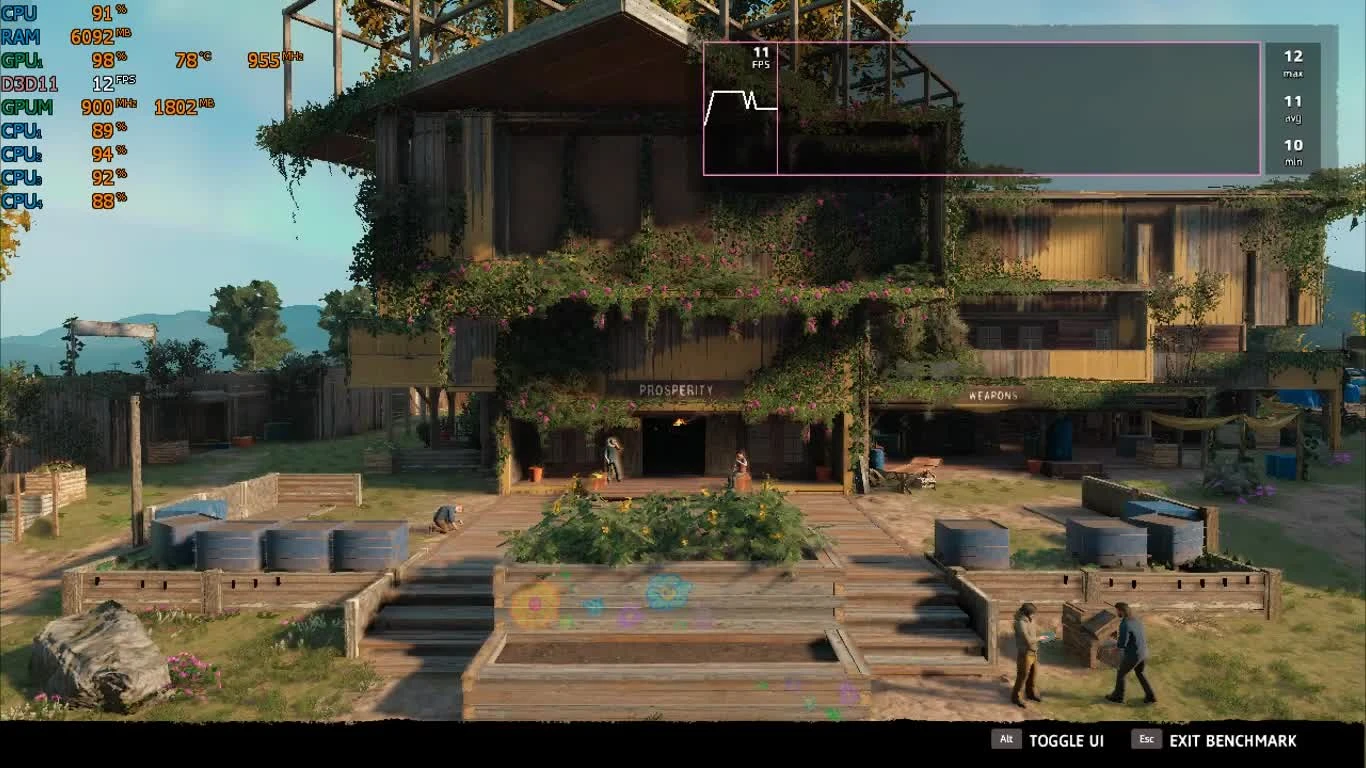Viewport: 1366px width, 768px height.
Task: Click the Esc key hint badge
Action: [x=1147, y=740]
